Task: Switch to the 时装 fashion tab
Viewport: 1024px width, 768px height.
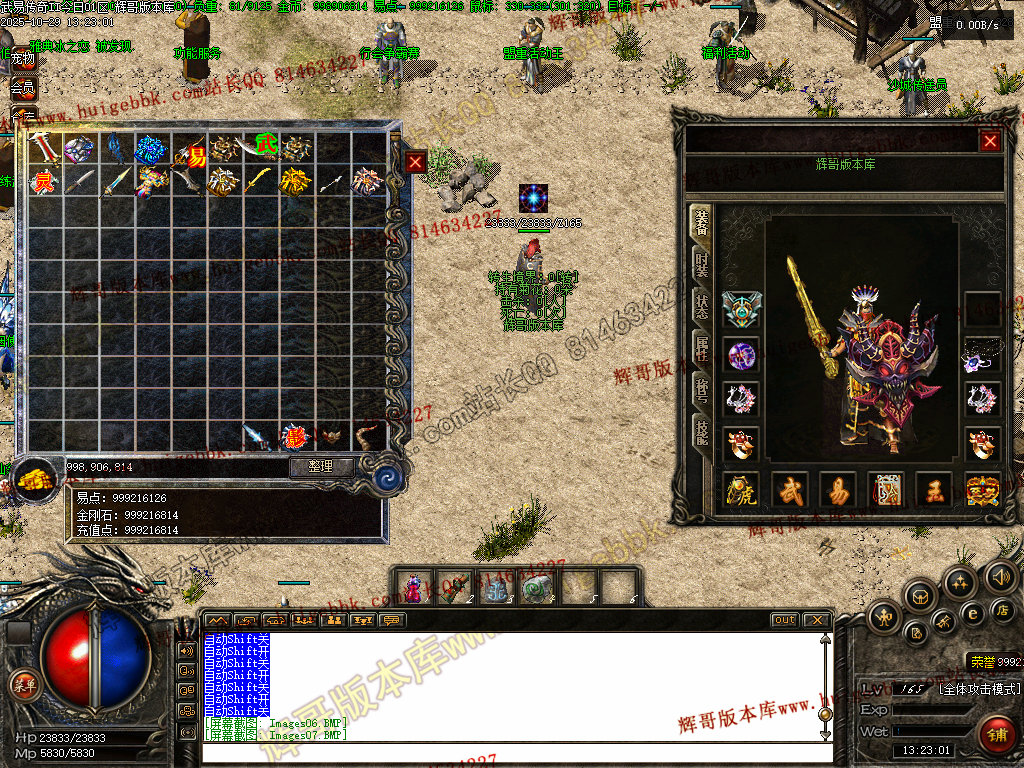Action: click(702, 266)
